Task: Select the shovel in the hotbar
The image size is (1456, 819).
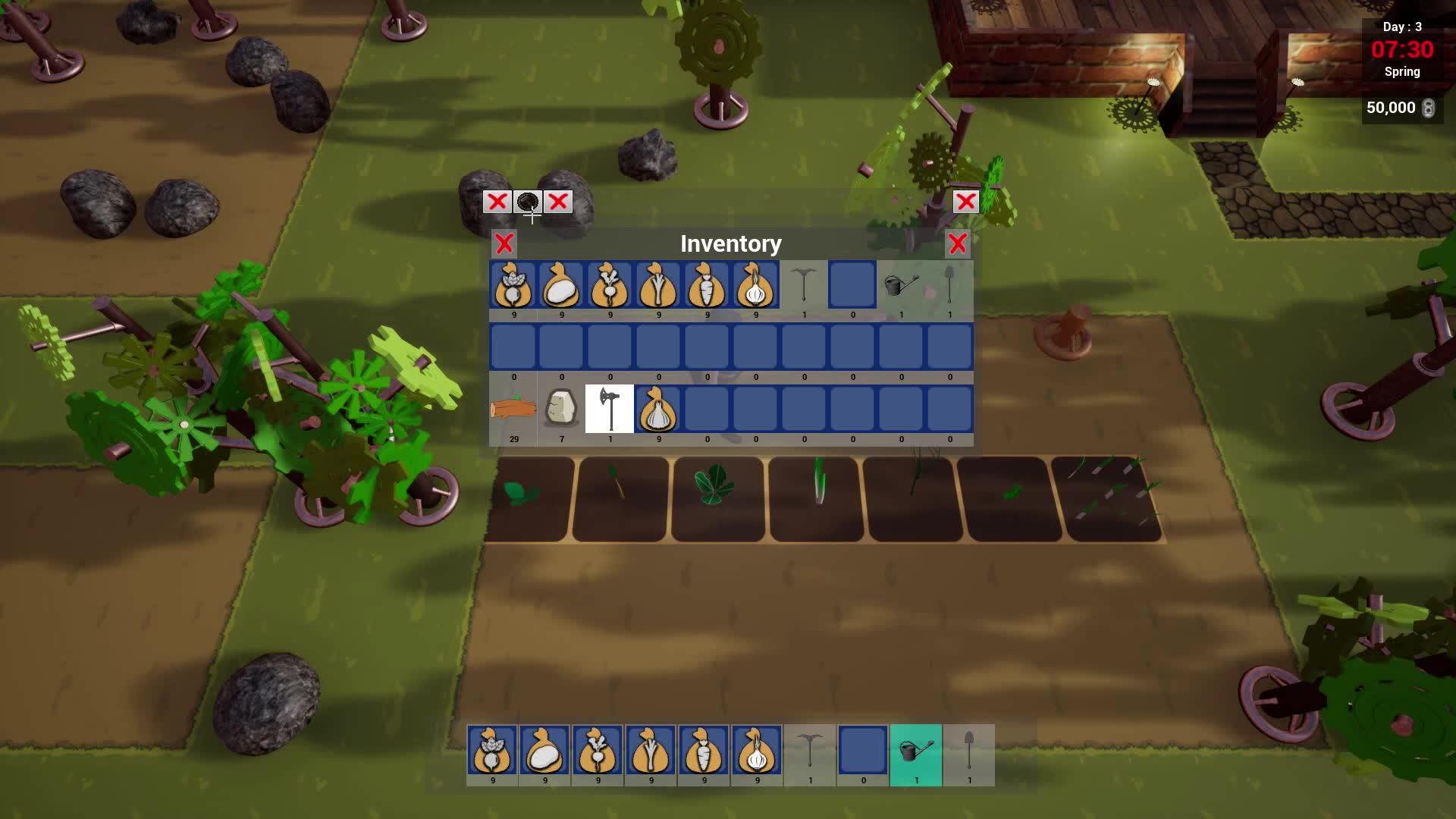Action: pos(969,753)
